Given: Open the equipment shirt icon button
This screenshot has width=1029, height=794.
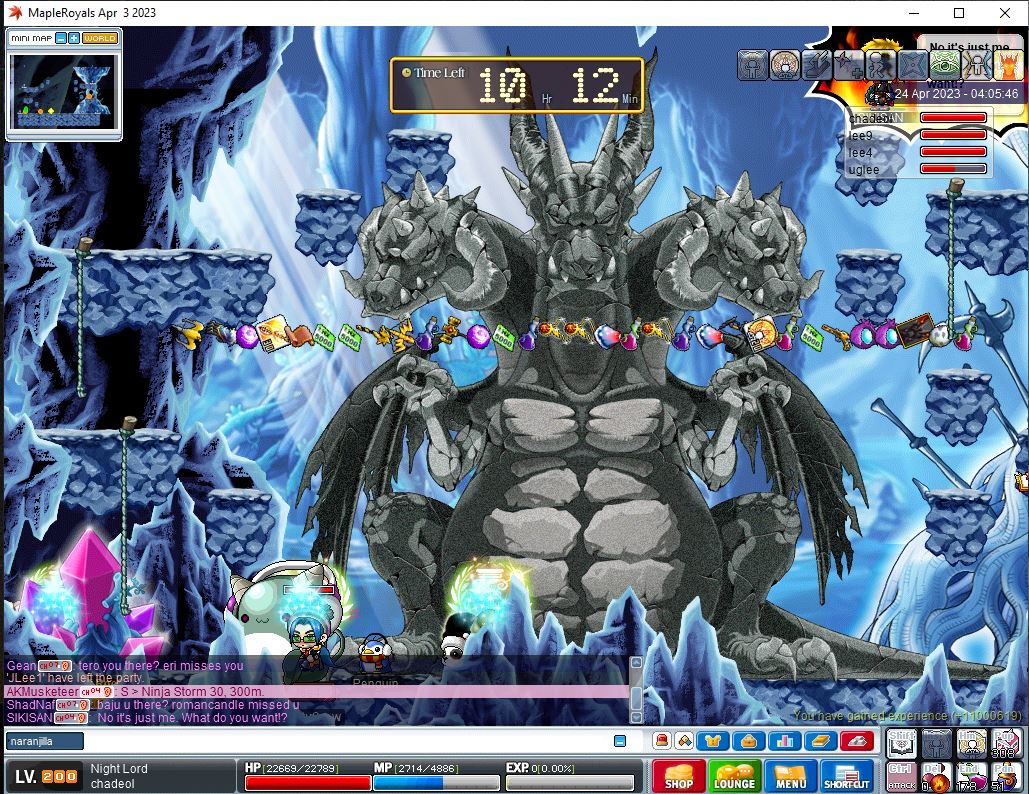Looking at the screenshot, I should pos(714,741).
